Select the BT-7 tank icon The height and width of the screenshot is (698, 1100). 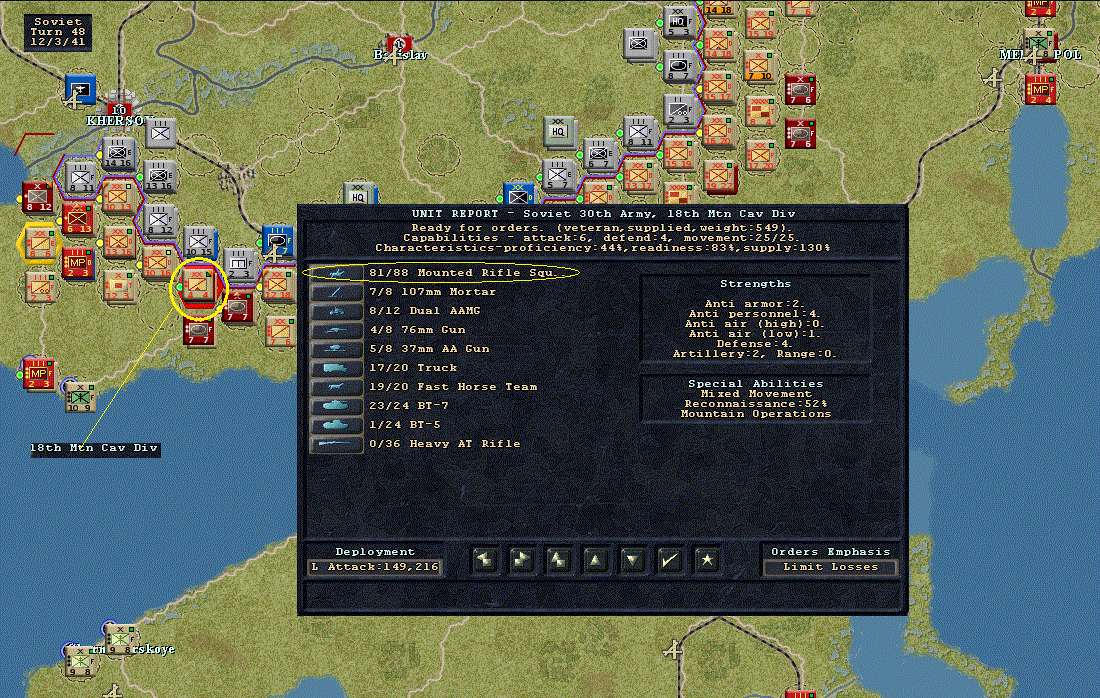[x=335, y=406]
